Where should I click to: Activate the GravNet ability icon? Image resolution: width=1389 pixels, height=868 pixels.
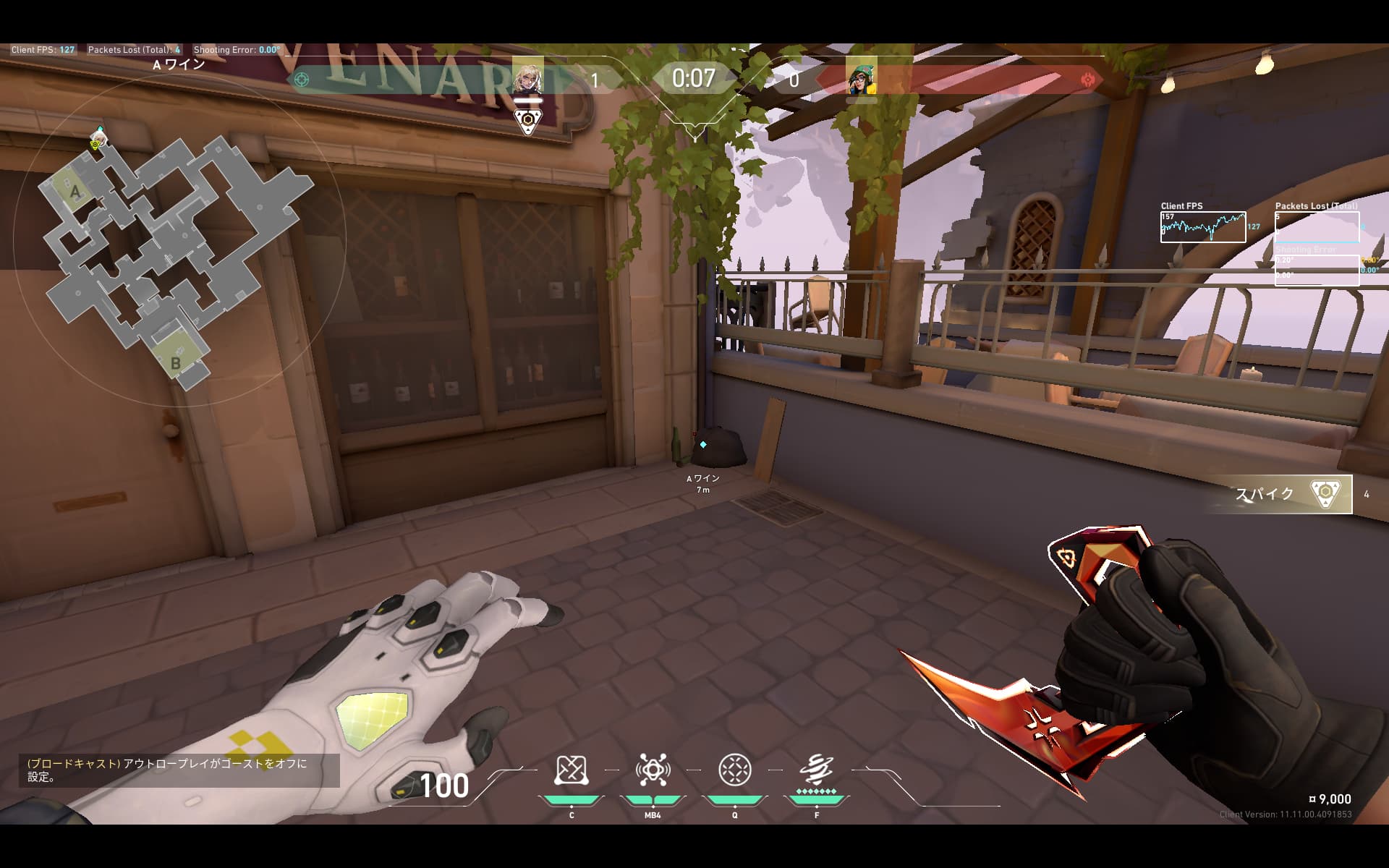[x=571, y=772]
